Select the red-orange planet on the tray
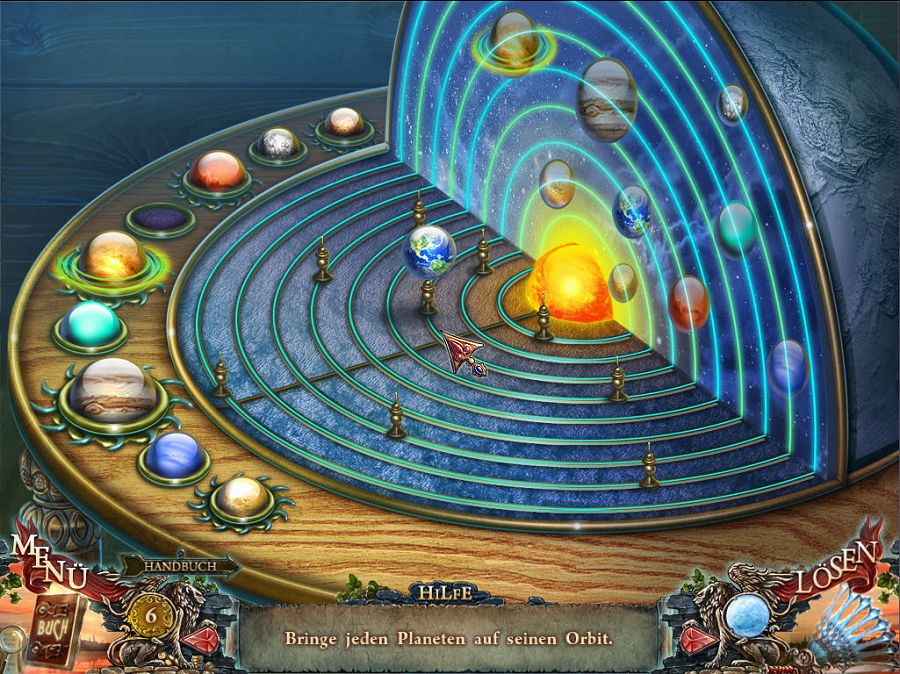Image resolution: width=900 pixels, height=674 pixels. 218,171
